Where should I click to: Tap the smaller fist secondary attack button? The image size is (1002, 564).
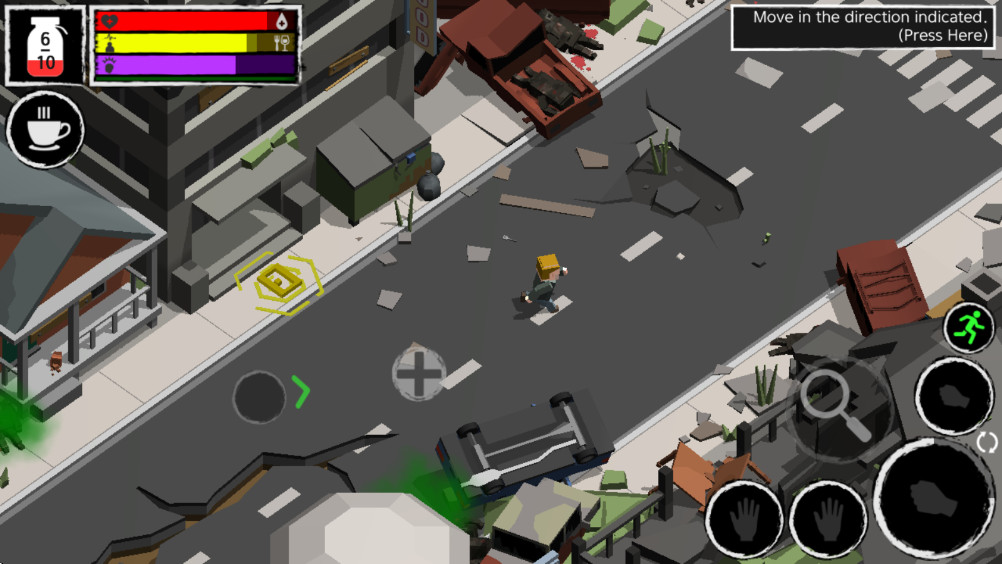[953, 396]
